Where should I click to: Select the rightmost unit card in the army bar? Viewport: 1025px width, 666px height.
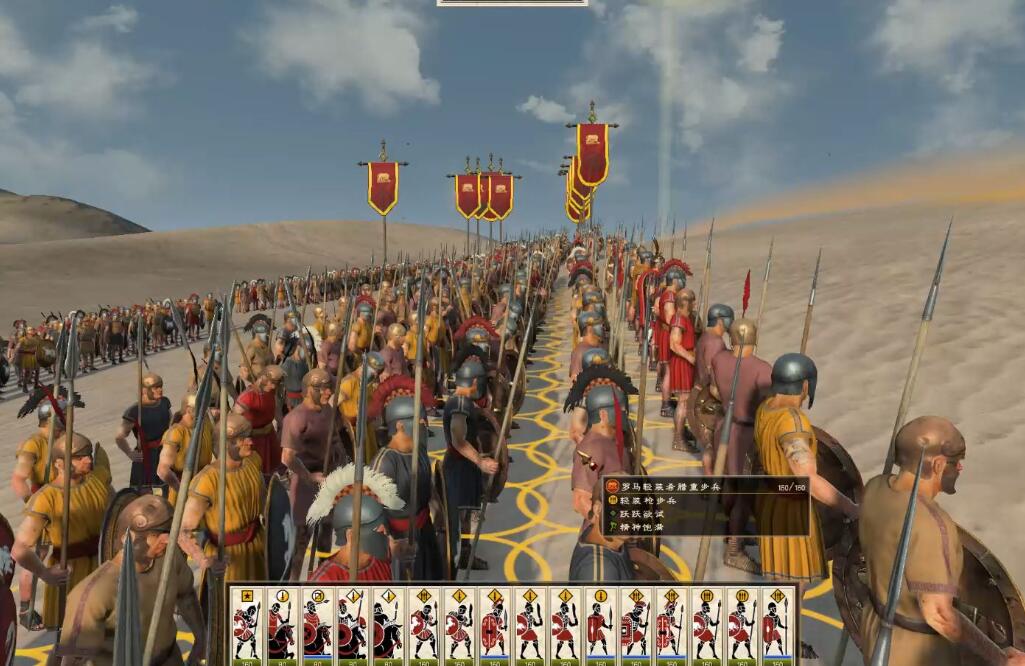tap(777, 626)
